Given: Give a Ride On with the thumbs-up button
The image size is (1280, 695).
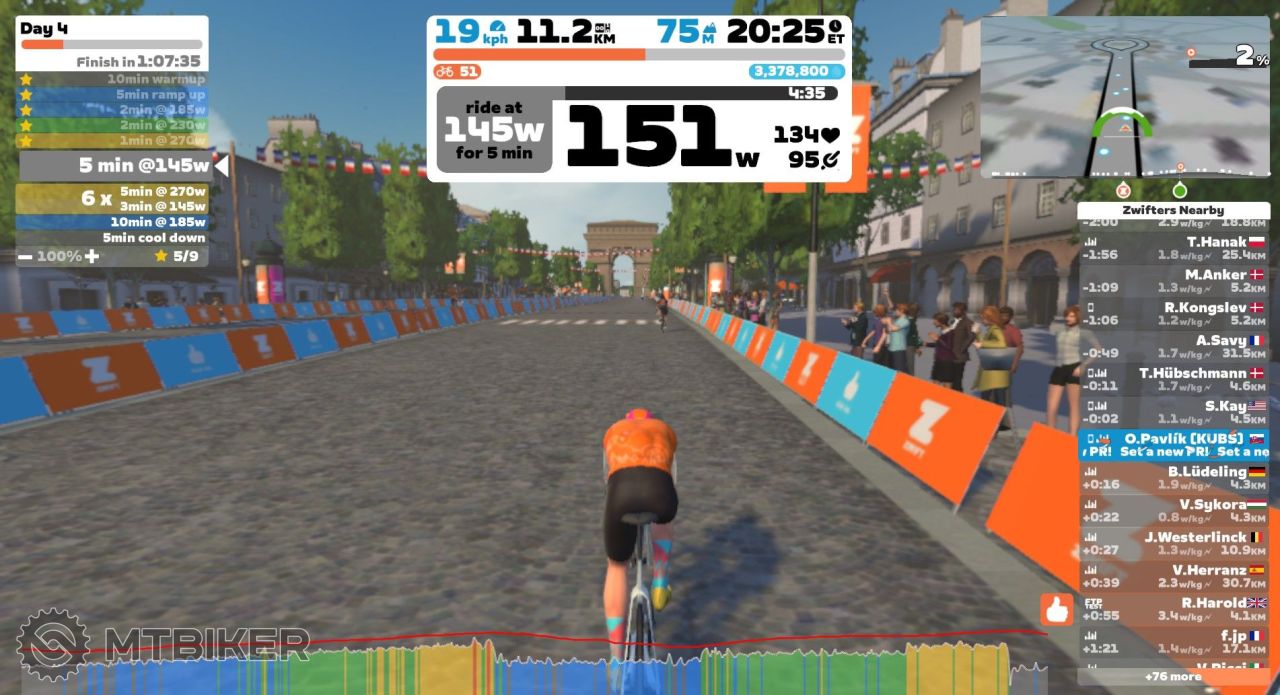Looking at the screenshot, I should [1056, 609].
